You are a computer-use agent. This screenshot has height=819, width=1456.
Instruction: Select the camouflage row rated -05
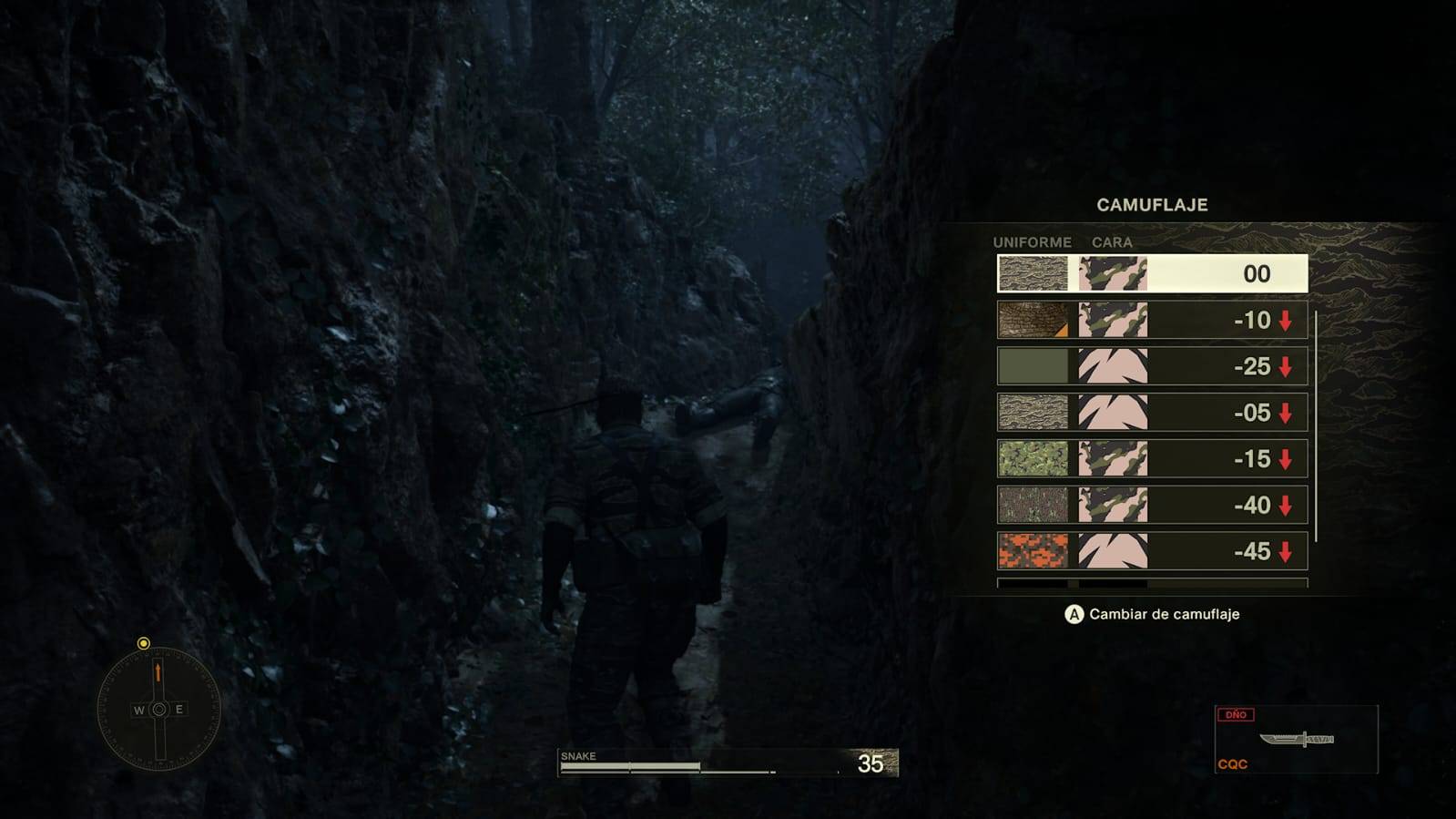pyautogui.click(x=1152, y=413)
